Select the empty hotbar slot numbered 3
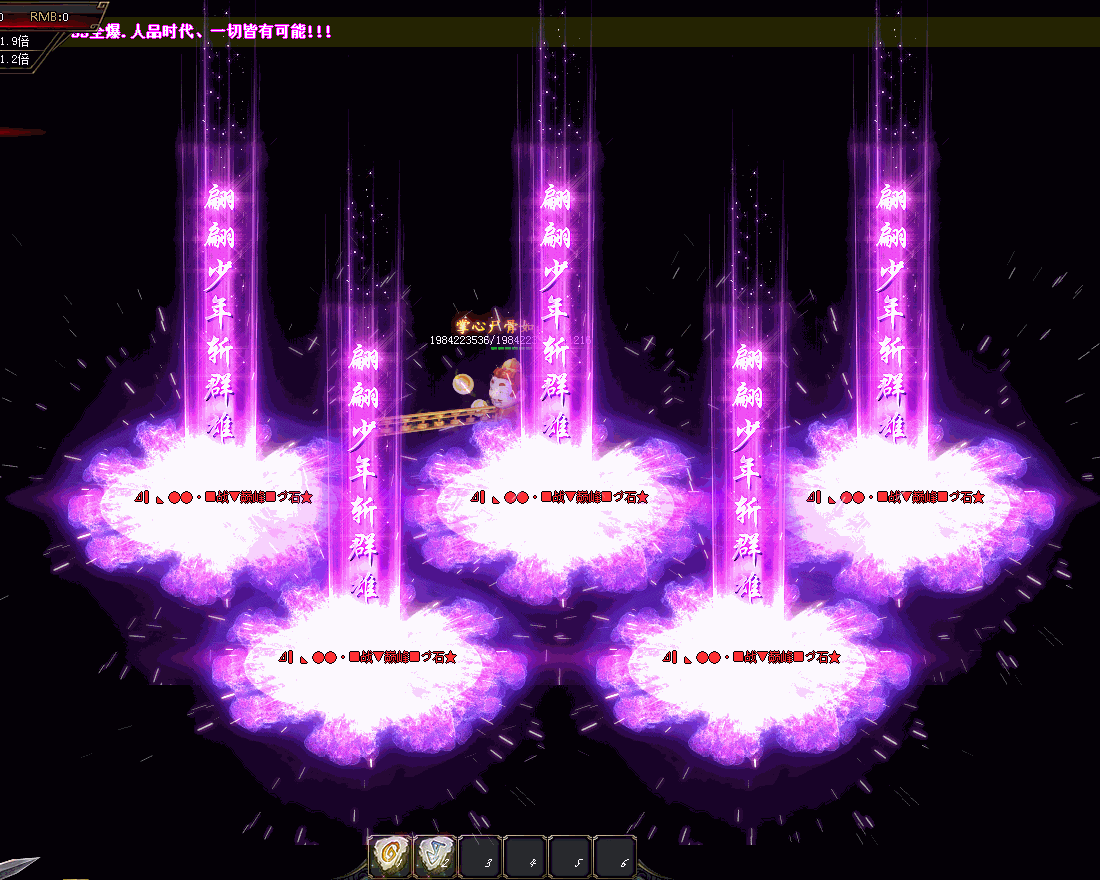This screenshot has width=1100, height=880. coord(480,857)
